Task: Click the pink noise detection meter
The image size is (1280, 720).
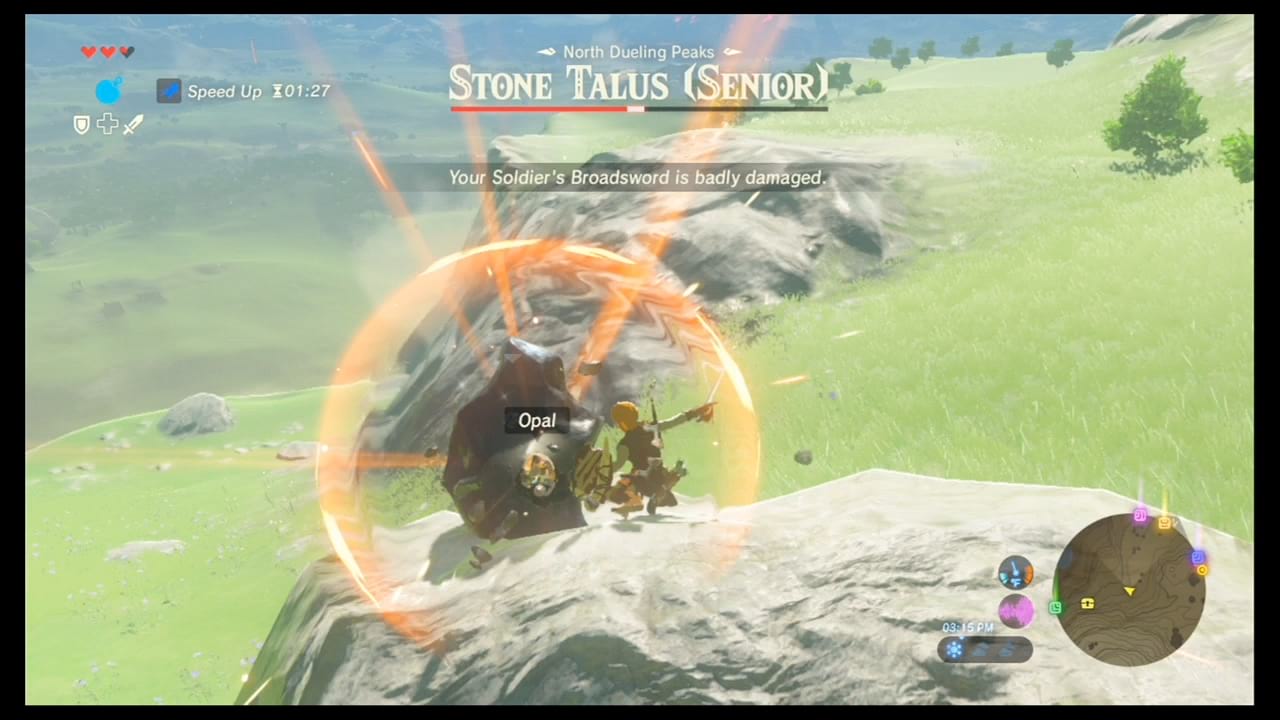Action: [1017, 610]
